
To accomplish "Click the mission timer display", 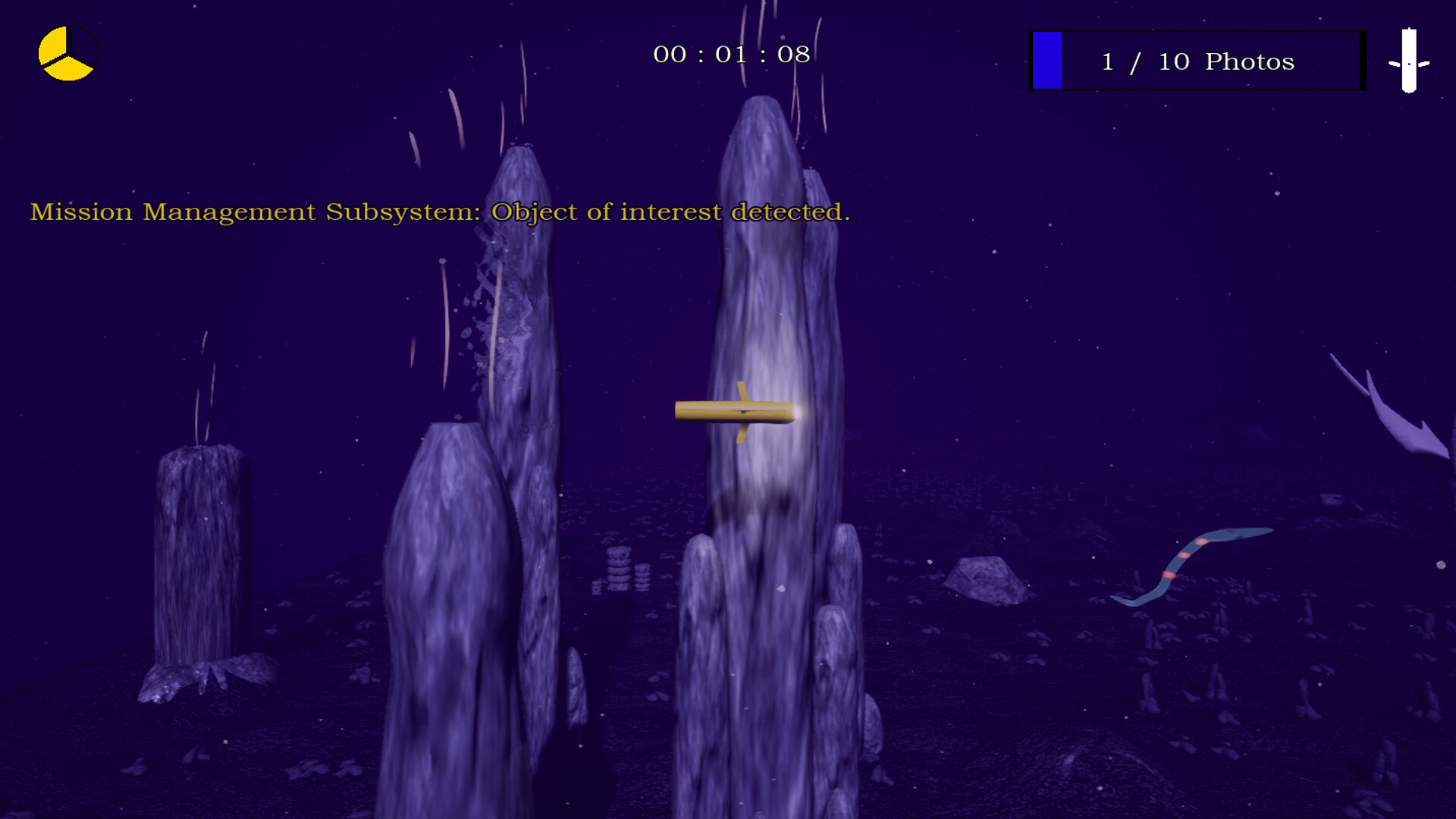I will (x=730, y=54).
